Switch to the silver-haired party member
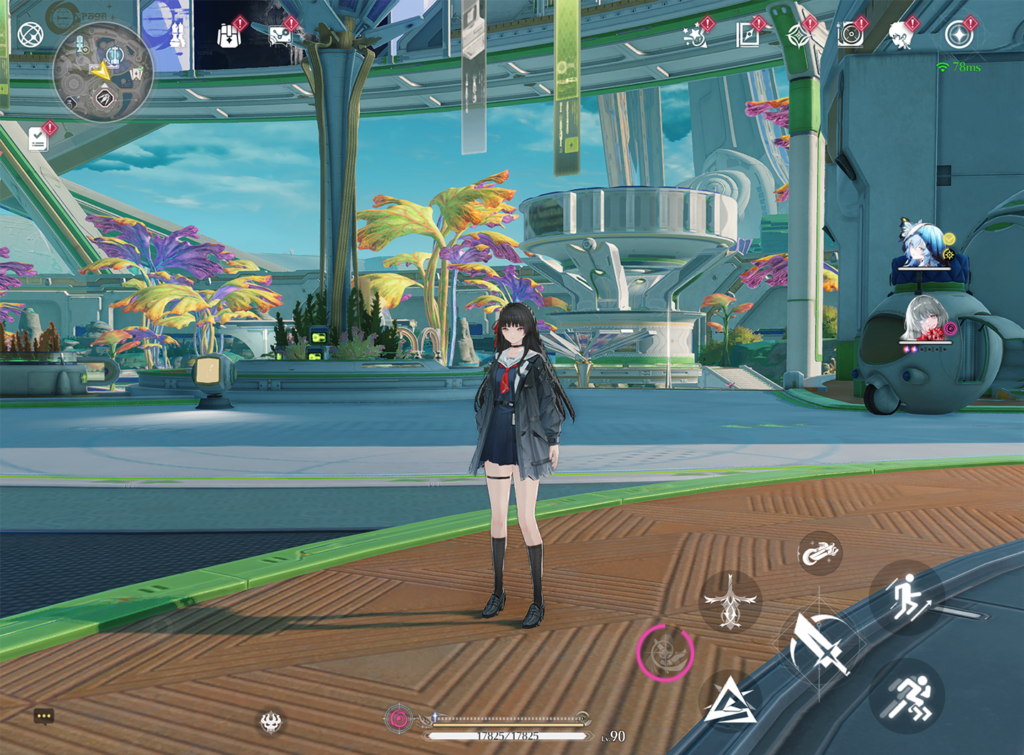The height and width of the screenshot is (755, 1024). pos(925,319)
